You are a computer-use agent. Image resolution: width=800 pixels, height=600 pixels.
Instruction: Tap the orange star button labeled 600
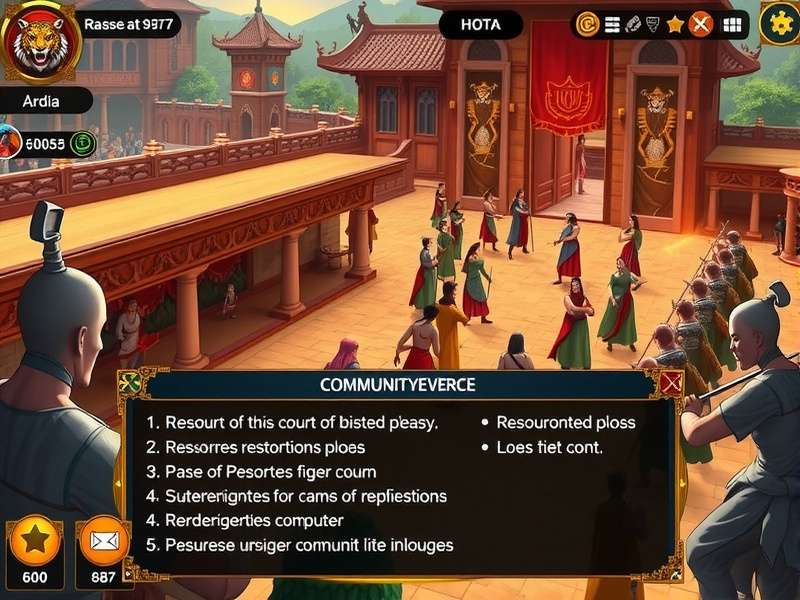35,541
